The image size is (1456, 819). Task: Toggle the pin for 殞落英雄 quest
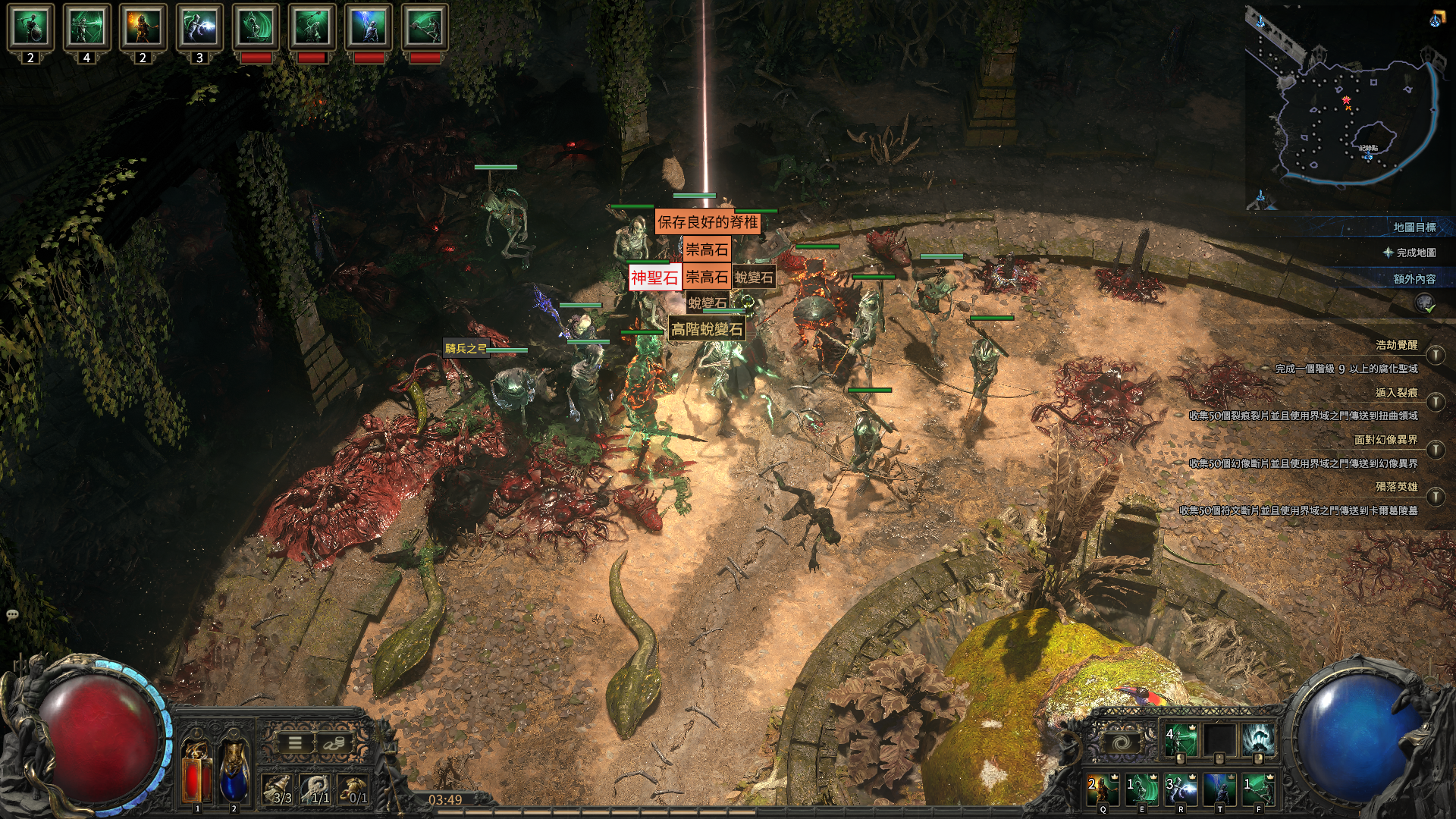tap(1435, 497)
